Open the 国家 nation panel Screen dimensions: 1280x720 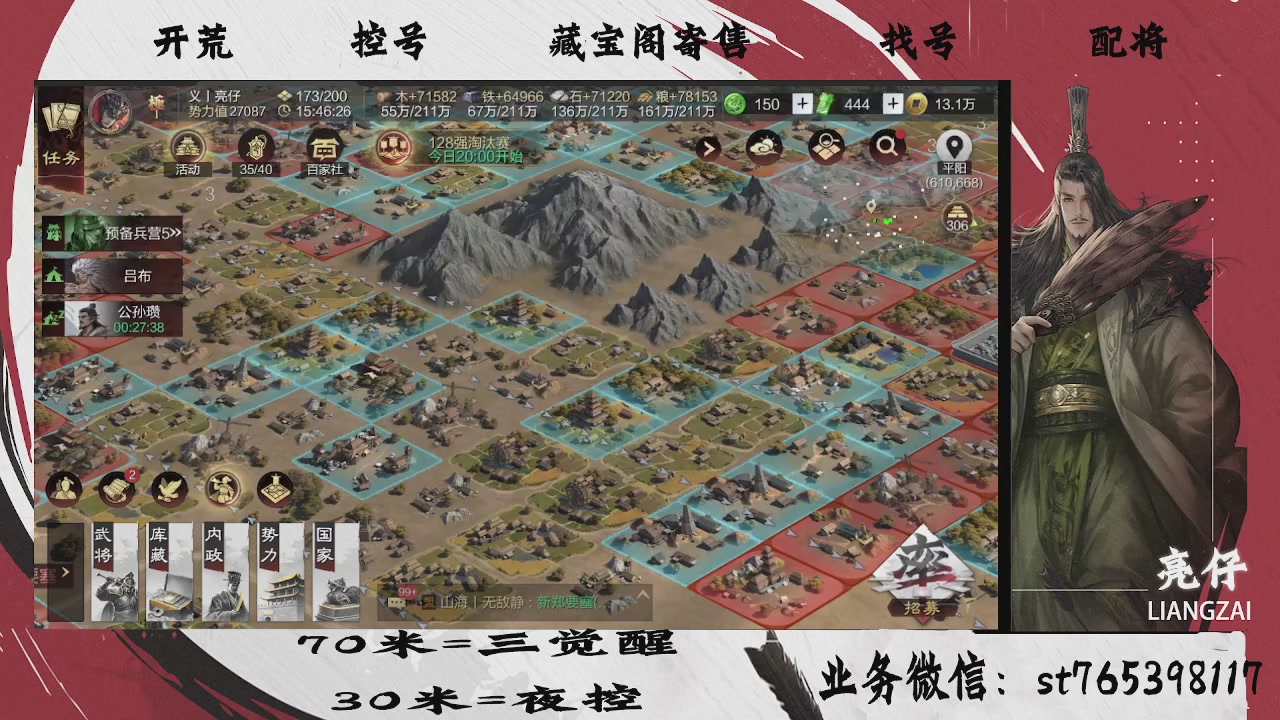click(333, 570)
